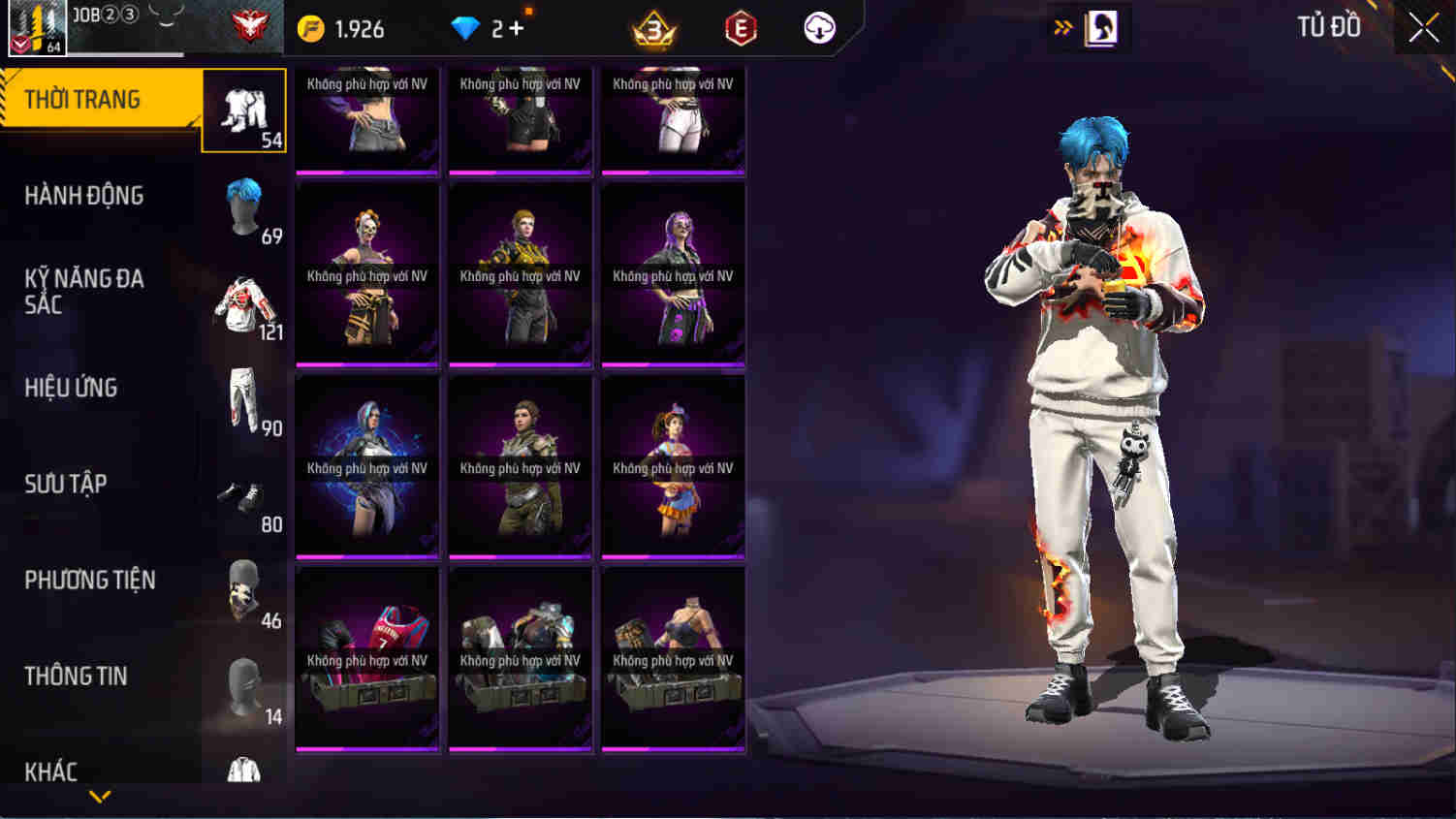The width and height of the screenshot is (1456, 819).
Task: Select the pants category showing 90
Action: pyautogui.click(x=244, y=402)
